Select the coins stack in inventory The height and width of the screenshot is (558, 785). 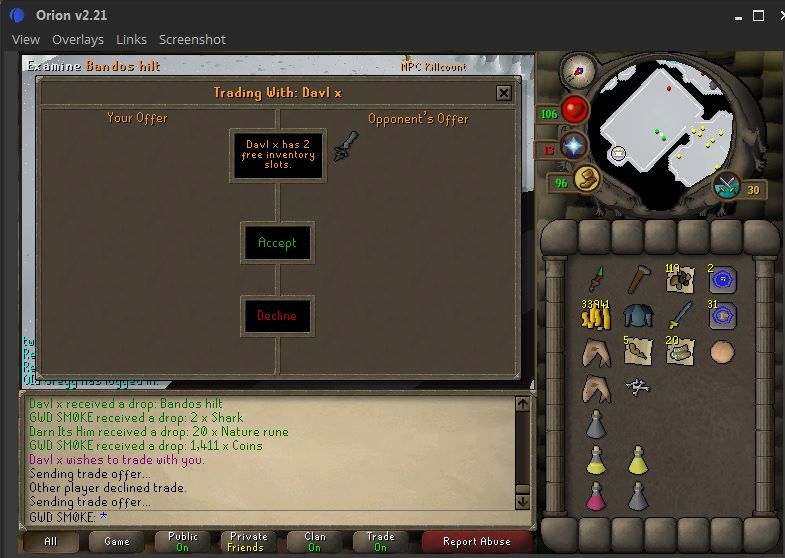tap(595, 317)
